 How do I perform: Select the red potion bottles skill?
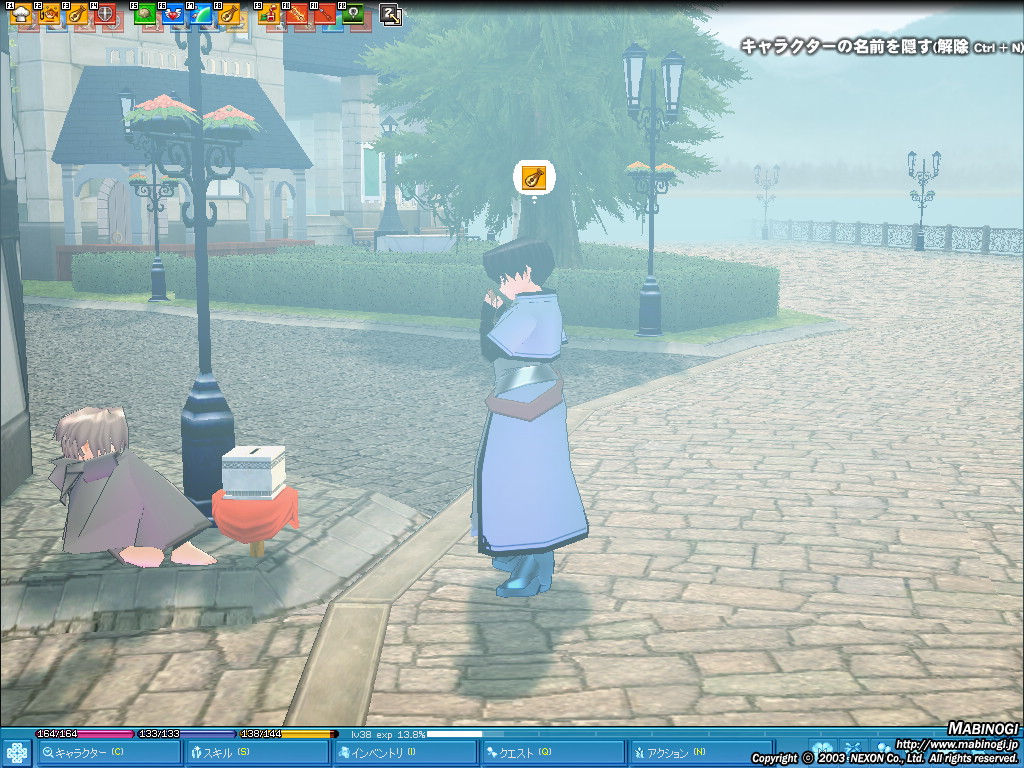[x=269, y=15]
